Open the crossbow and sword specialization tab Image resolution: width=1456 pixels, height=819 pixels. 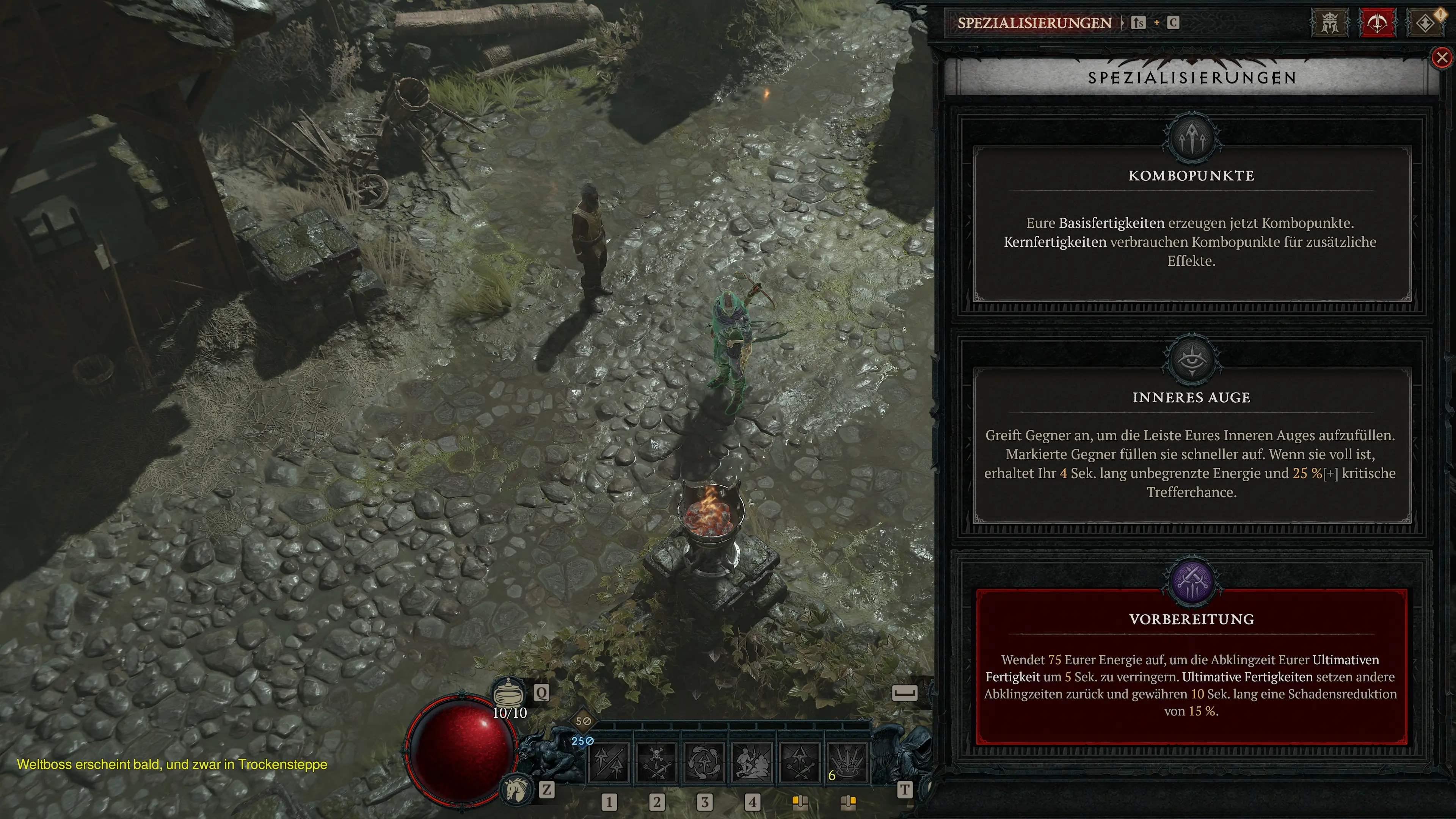[1377, 23]
